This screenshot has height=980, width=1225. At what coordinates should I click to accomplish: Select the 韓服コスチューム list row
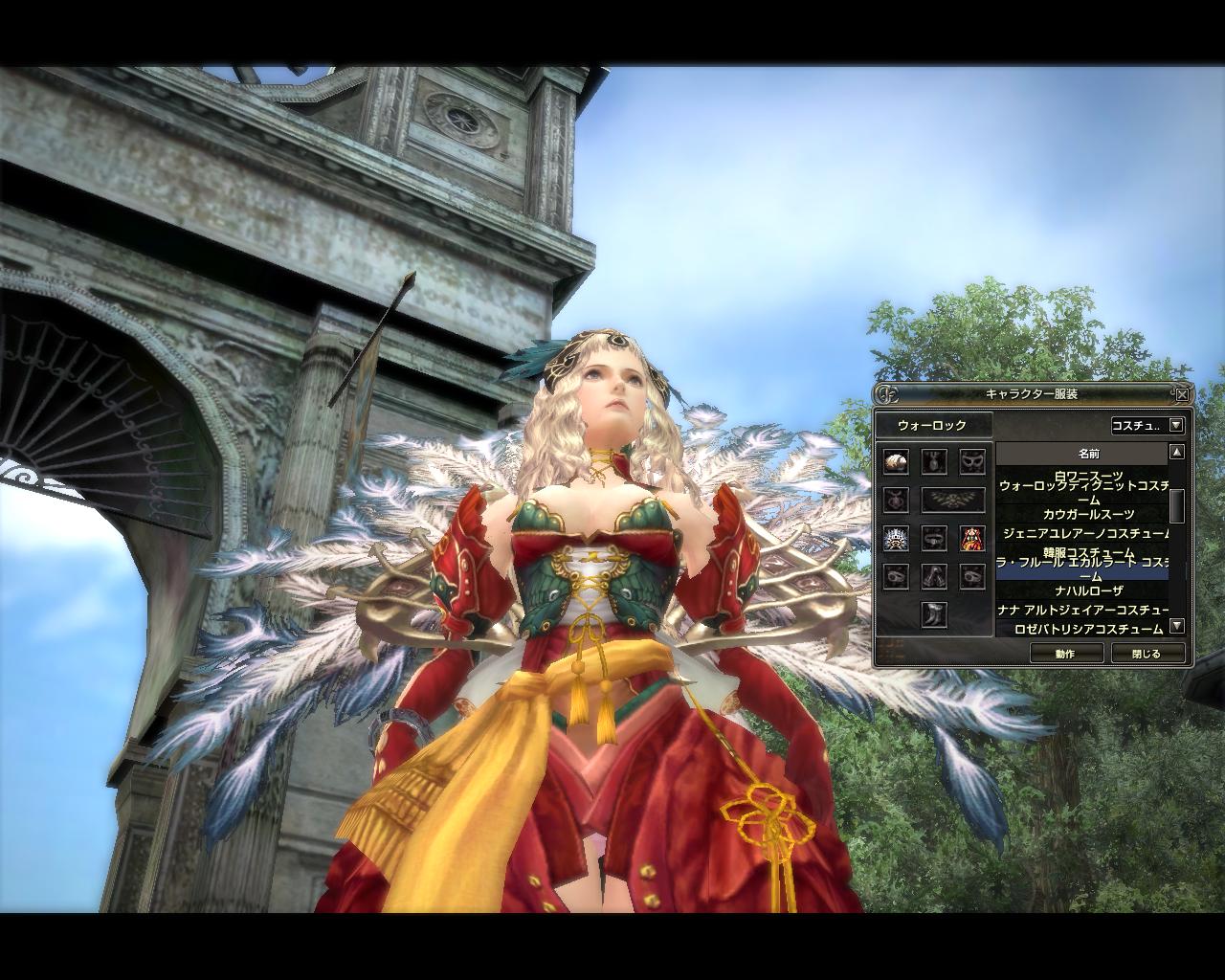[x=1081, y=552]
